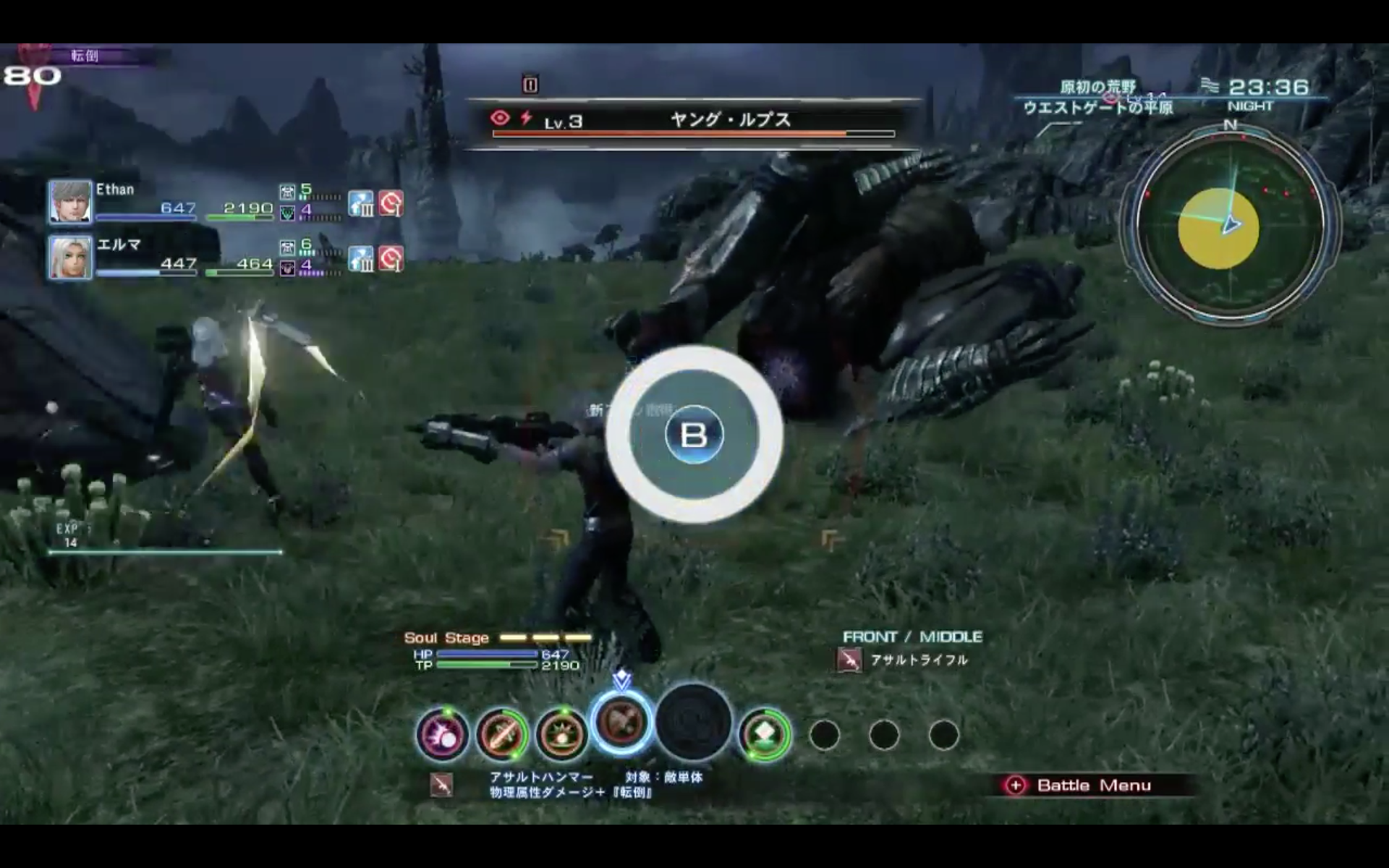Image resolution: width=1389 pixels, height=868 pixels.
Task: Click エルマ's red clock status icon
Action: 391,258
